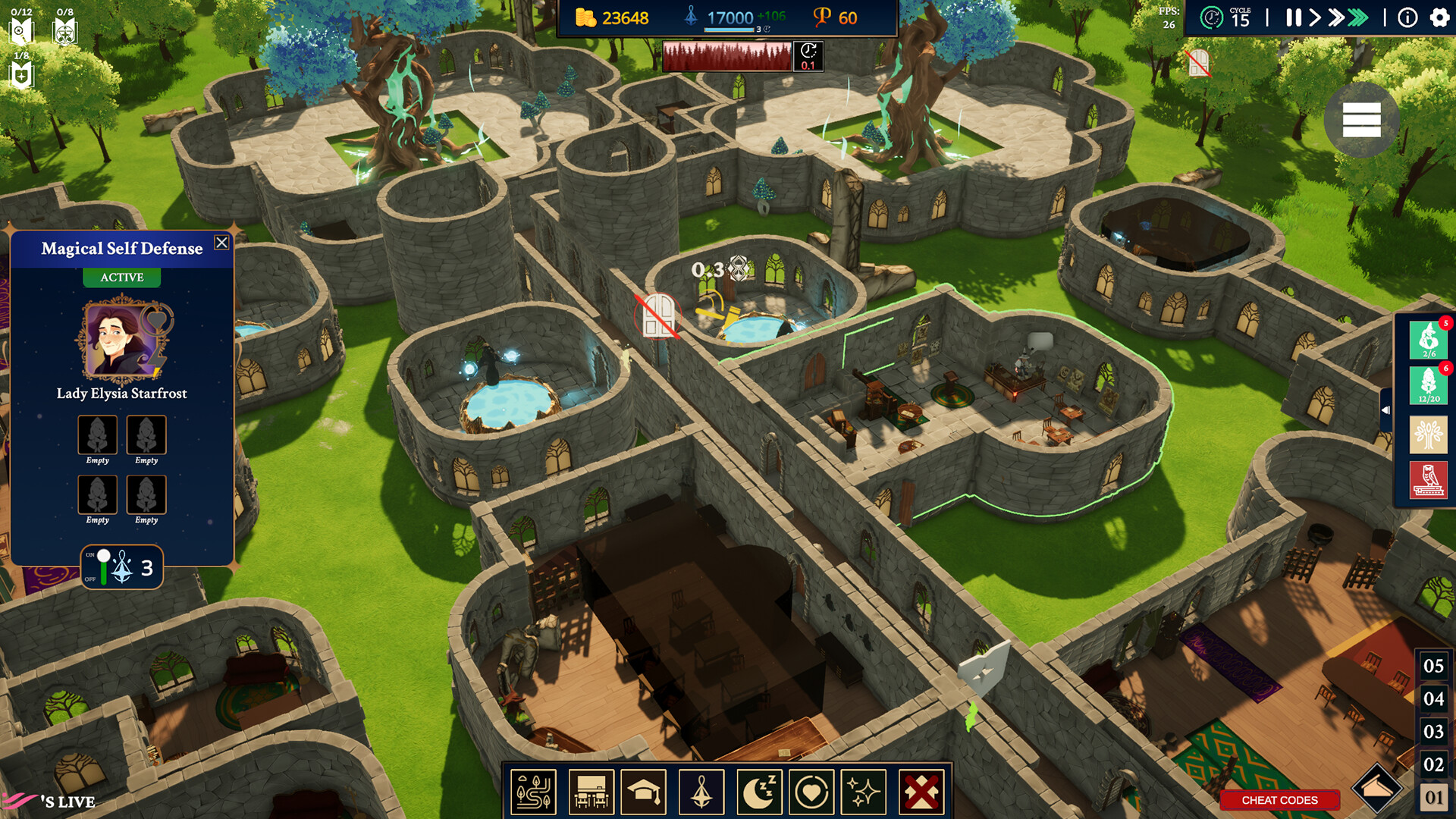Set game speed to normal single arrow
The image size is (1456, 819).
click(x=1315, y=17)
